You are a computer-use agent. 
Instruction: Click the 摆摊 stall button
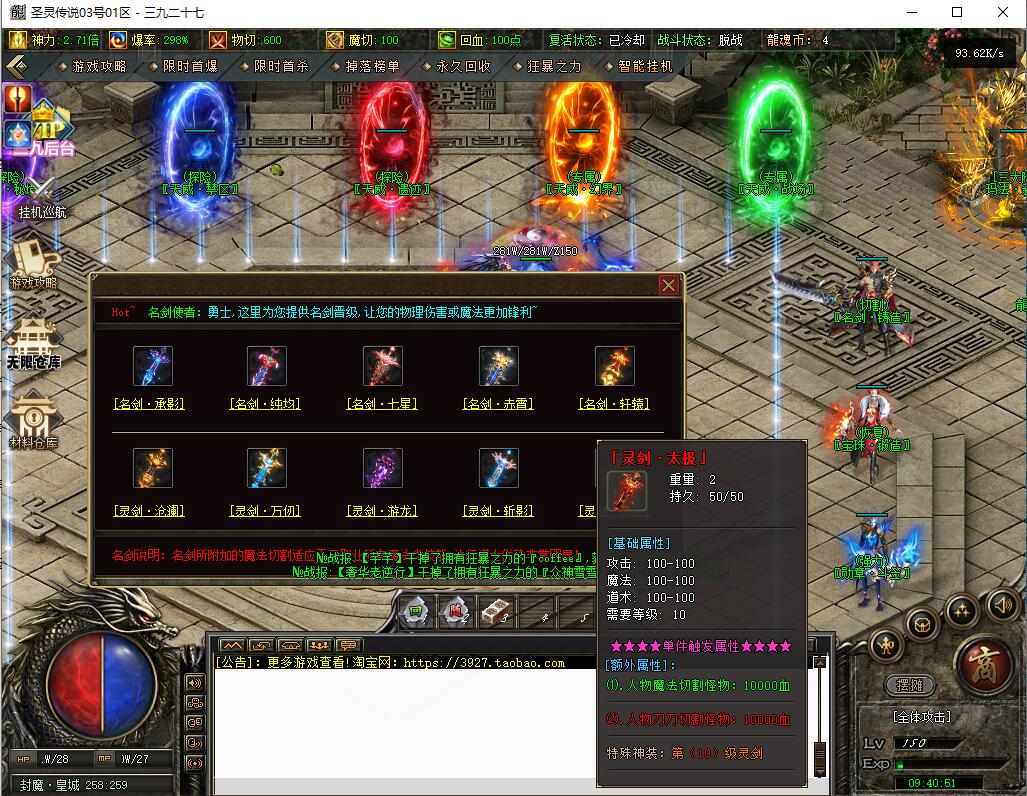tap(909, 685)
